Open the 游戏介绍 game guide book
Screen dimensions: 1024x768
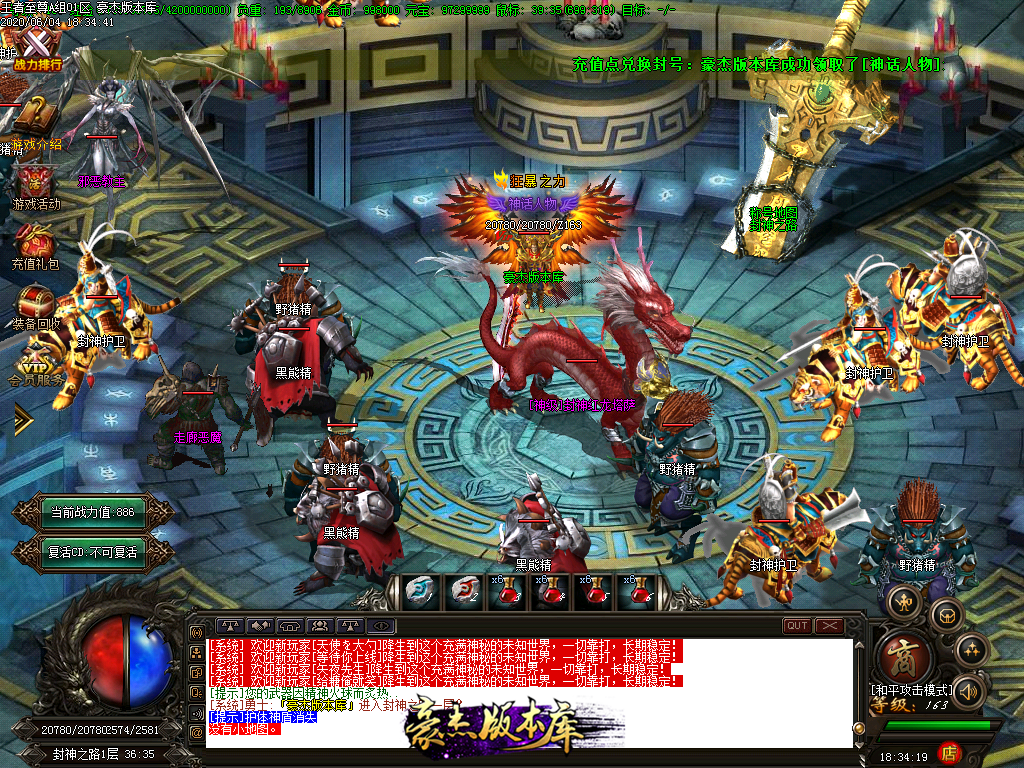[x=37, y=122]
